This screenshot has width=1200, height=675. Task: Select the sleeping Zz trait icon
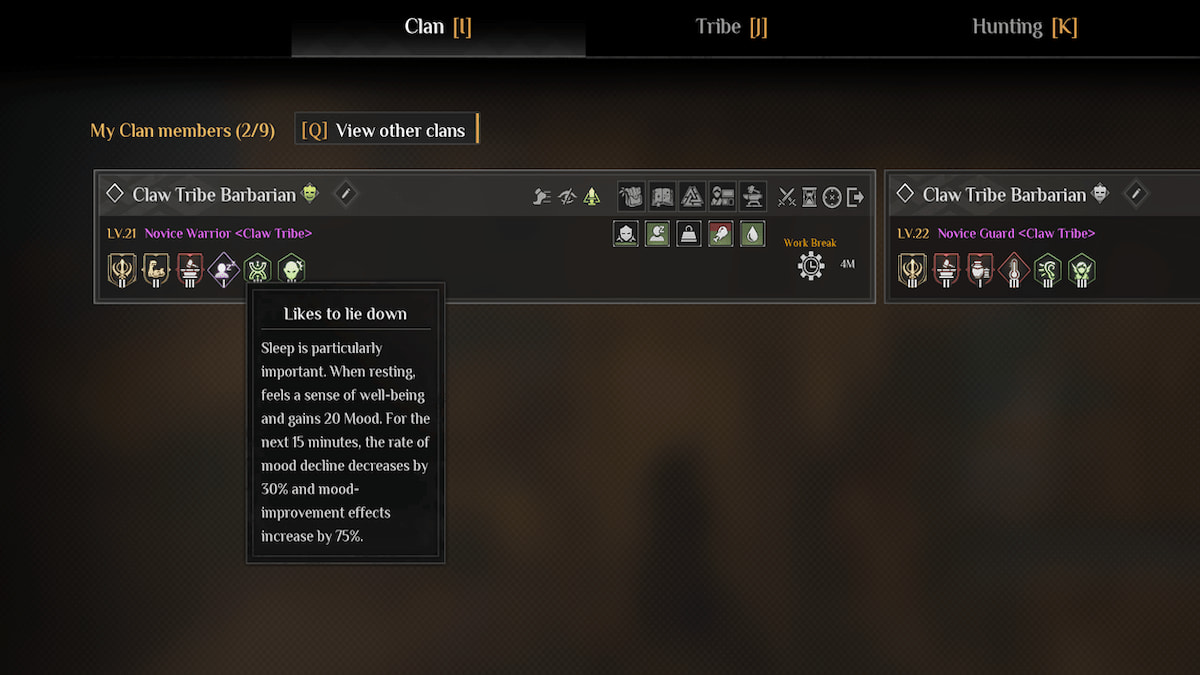pos(223,269)
